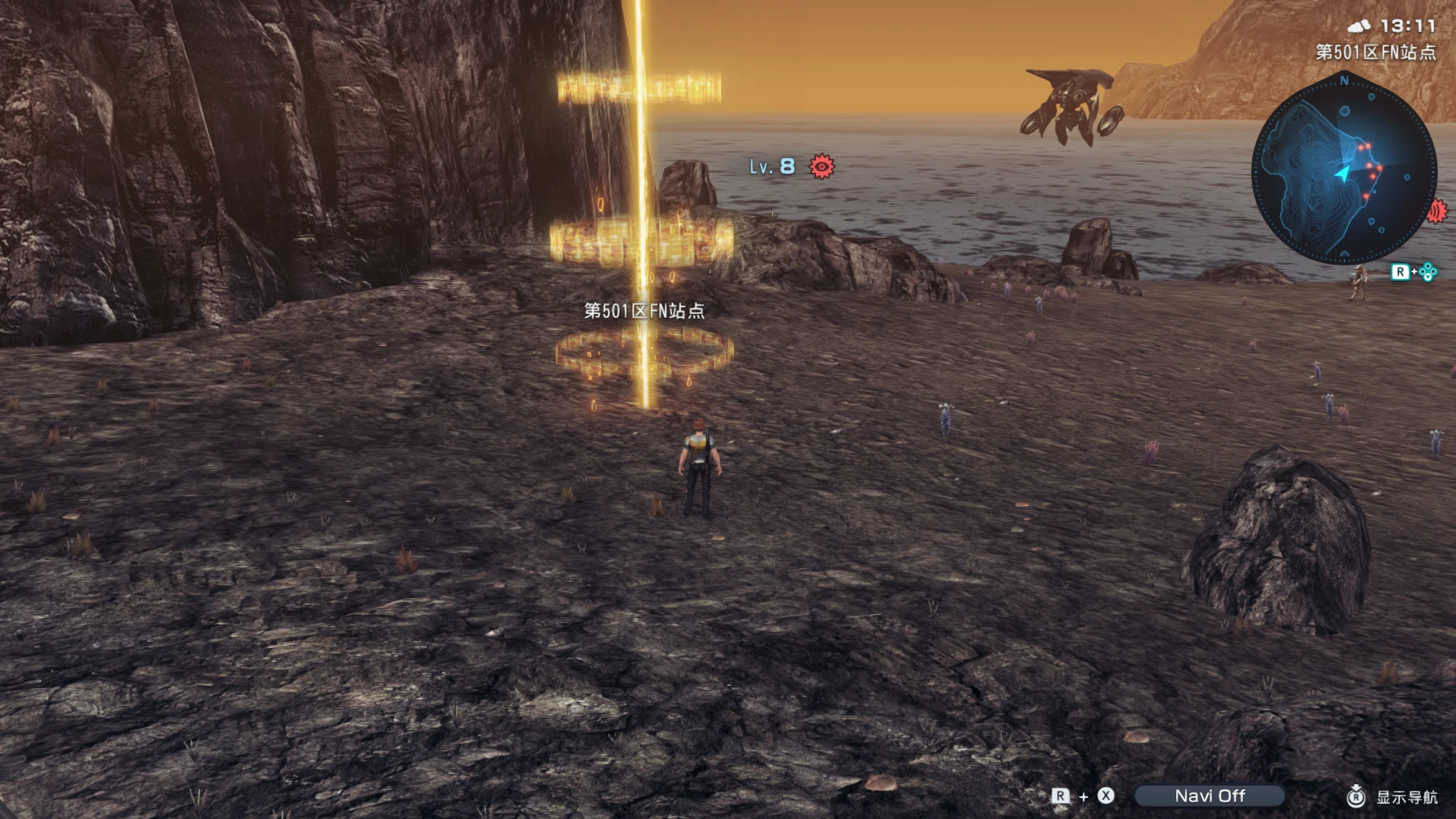Click the N compass marker on the minimap

1343,81
